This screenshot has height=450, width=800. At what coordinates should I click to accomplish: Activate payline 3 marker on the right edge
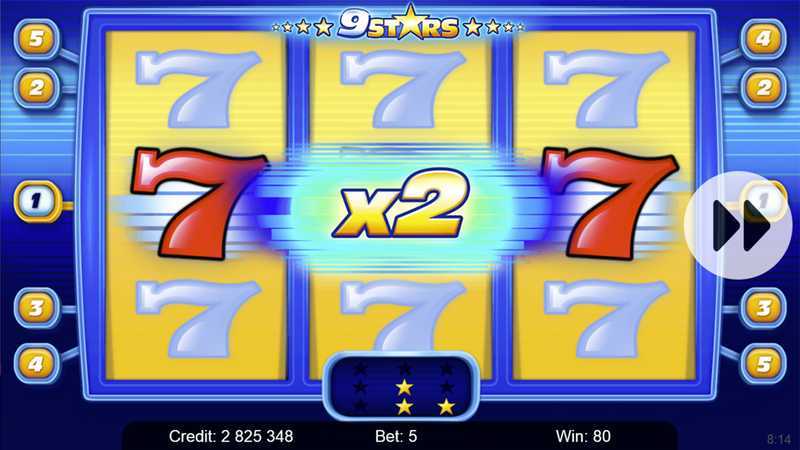click(763, 307)
